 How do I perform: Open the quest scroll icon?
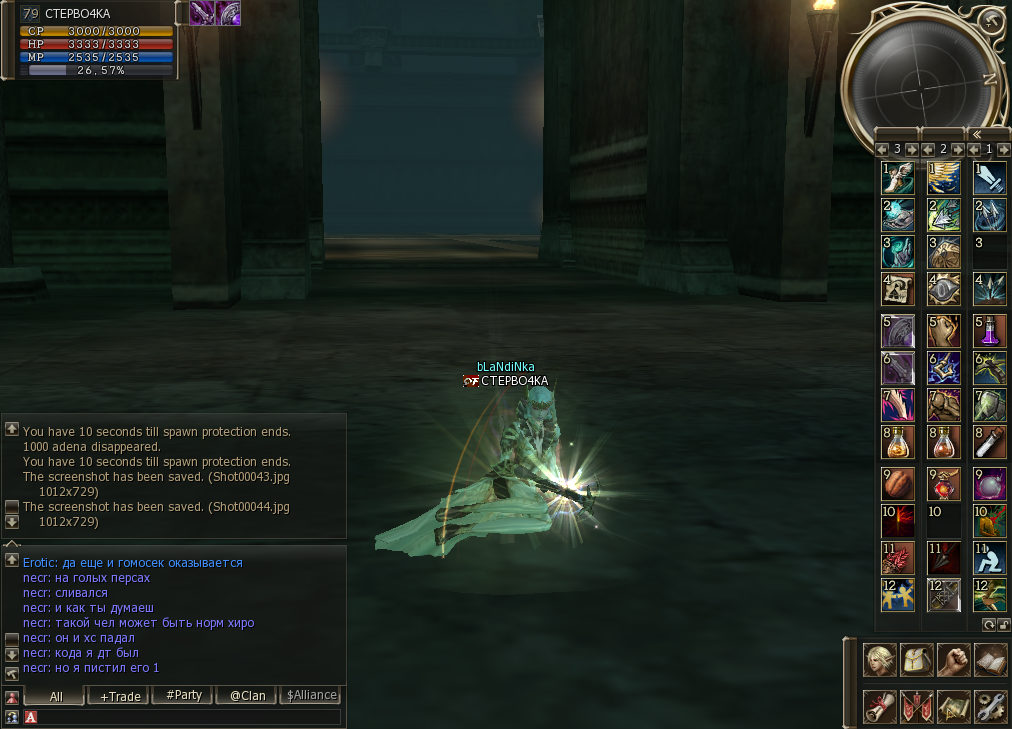coord(879,706)
